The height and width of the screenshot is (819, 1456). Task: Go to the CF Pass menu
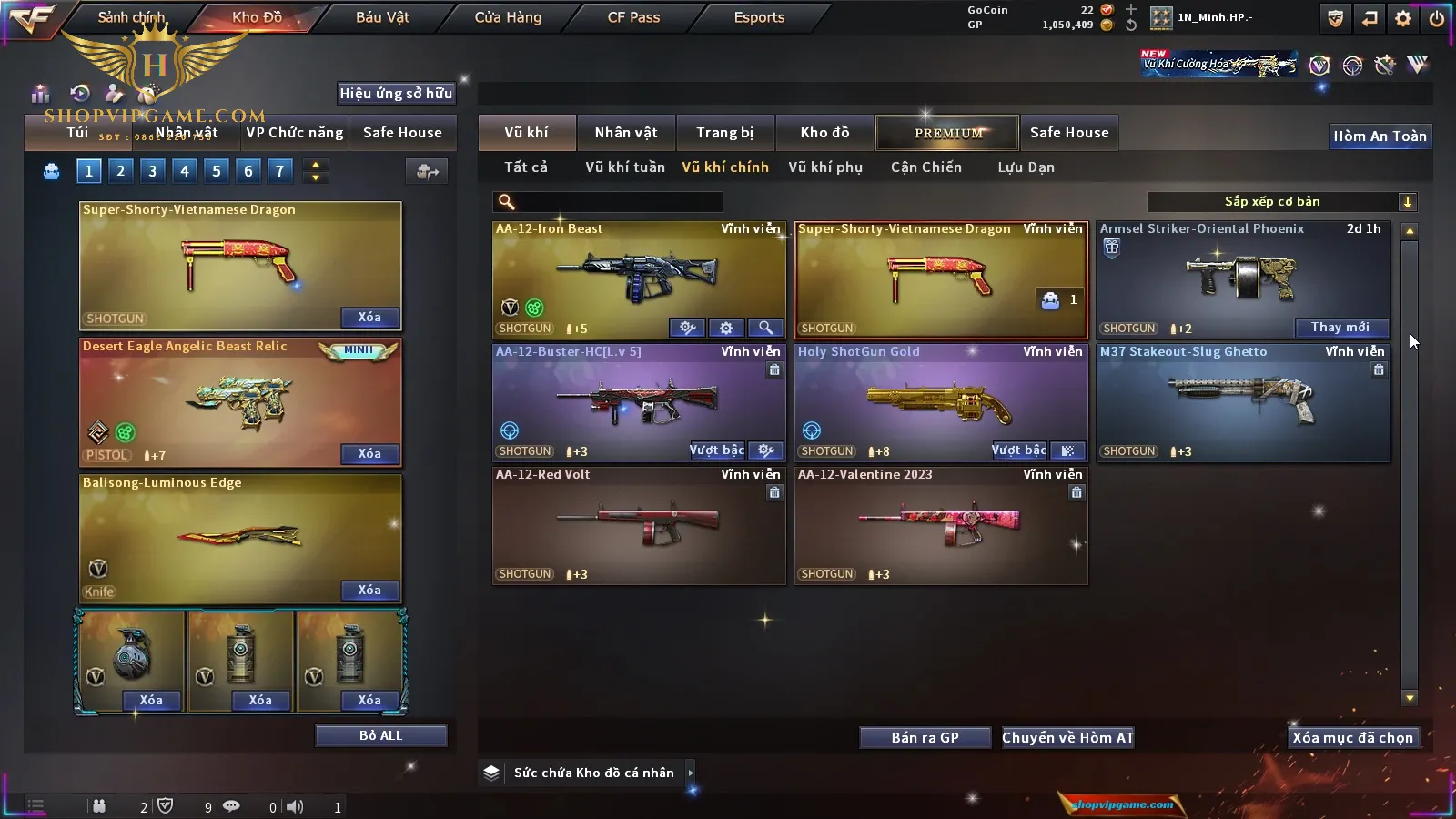tap(633, 17)
